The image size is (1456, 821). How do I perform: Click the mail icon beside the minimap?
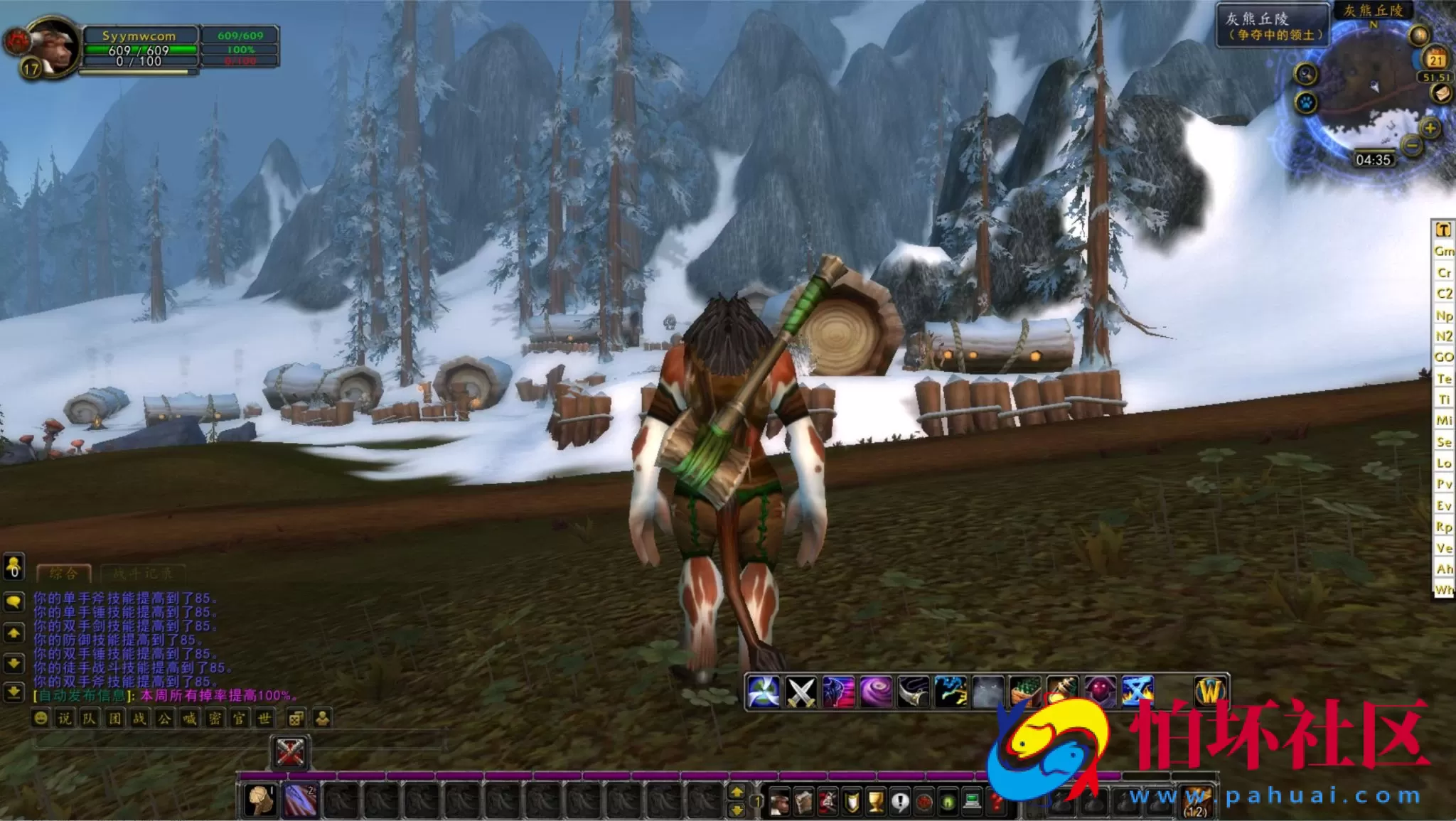coord(1441,93)
